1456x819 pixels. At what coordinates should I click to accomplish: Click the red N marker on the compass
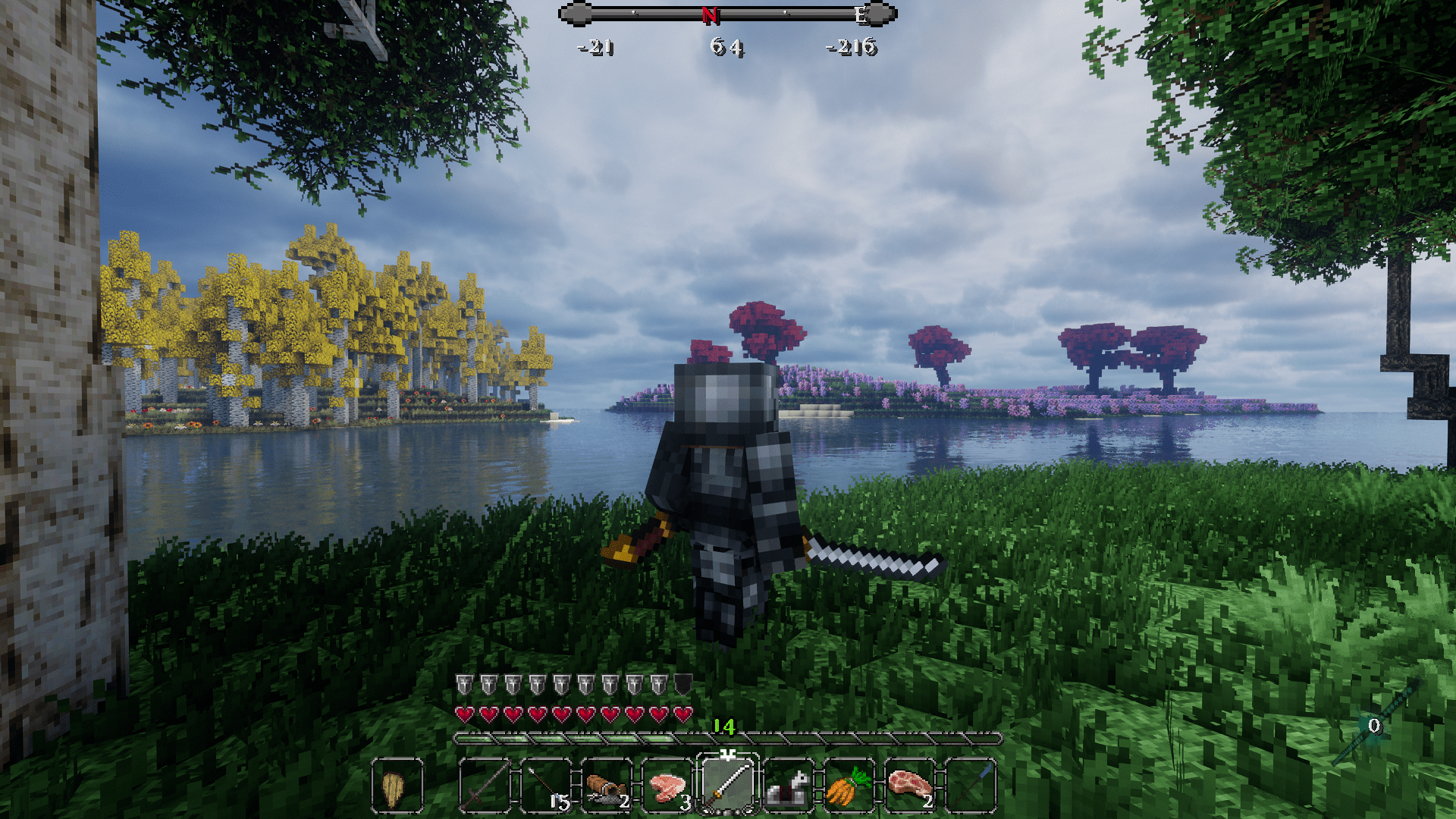[x=710, y=14]
